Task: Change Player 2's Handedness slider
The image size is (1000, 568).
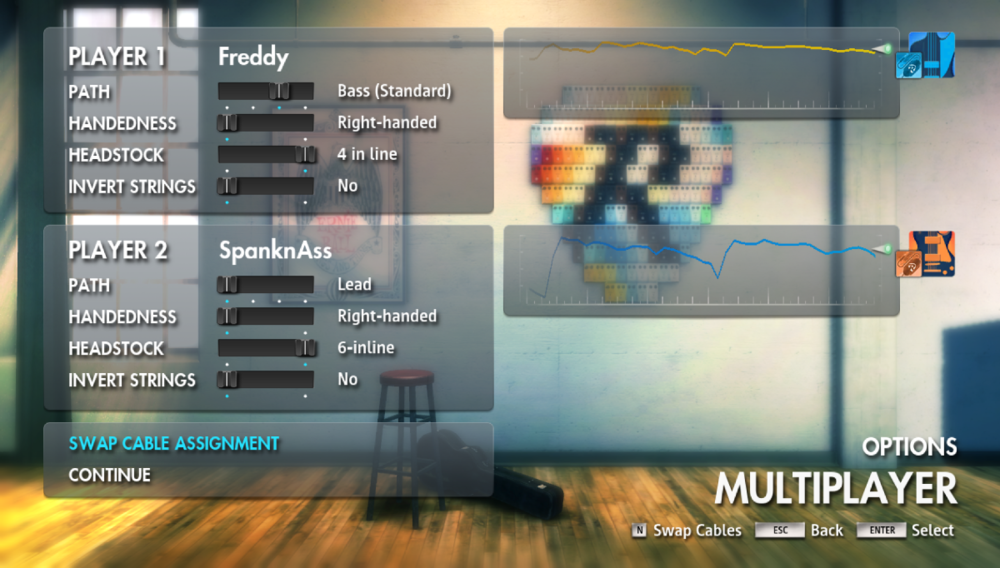Action: click(266, 317)
